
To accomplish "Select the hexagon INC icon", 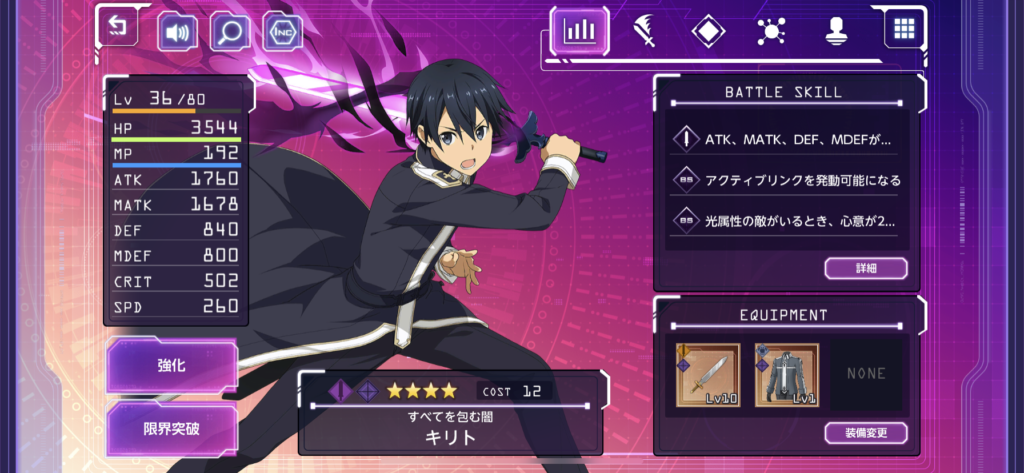I will click(283, 33).
